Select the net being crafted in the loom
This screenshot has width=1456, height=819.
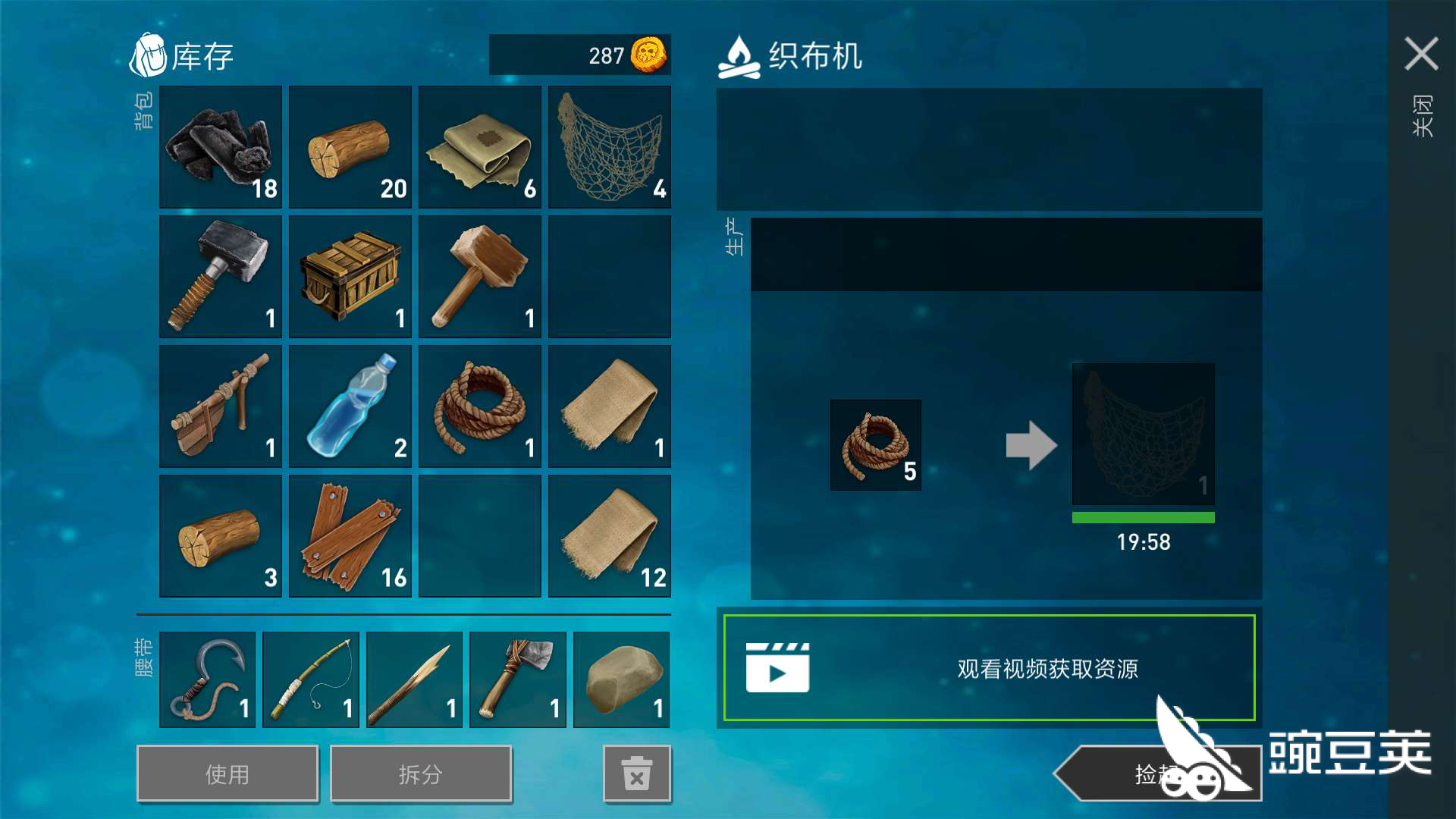click(1142, 434)
